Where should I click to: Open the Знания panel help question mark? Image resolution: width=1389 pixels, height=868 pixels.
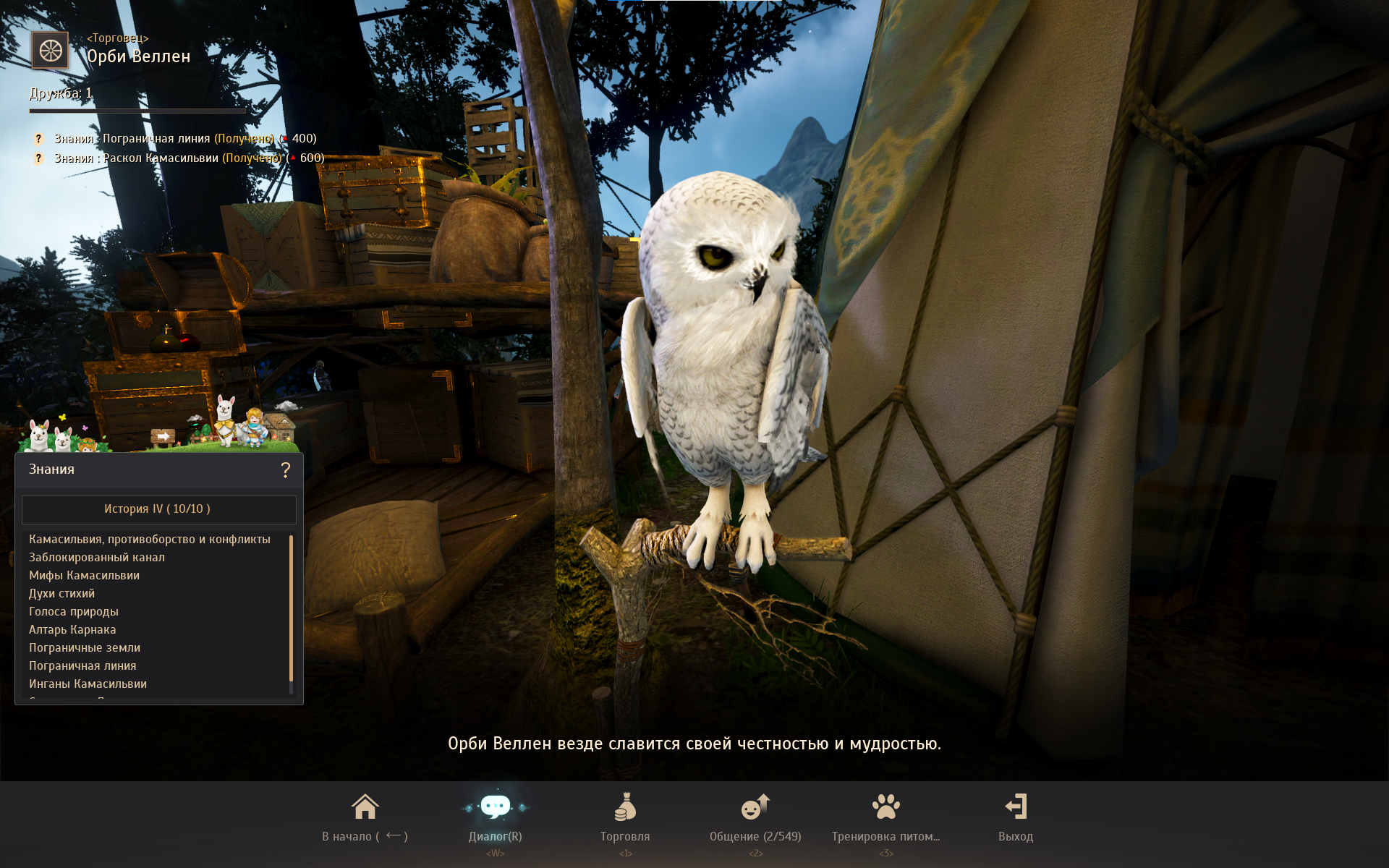[286, 470]
